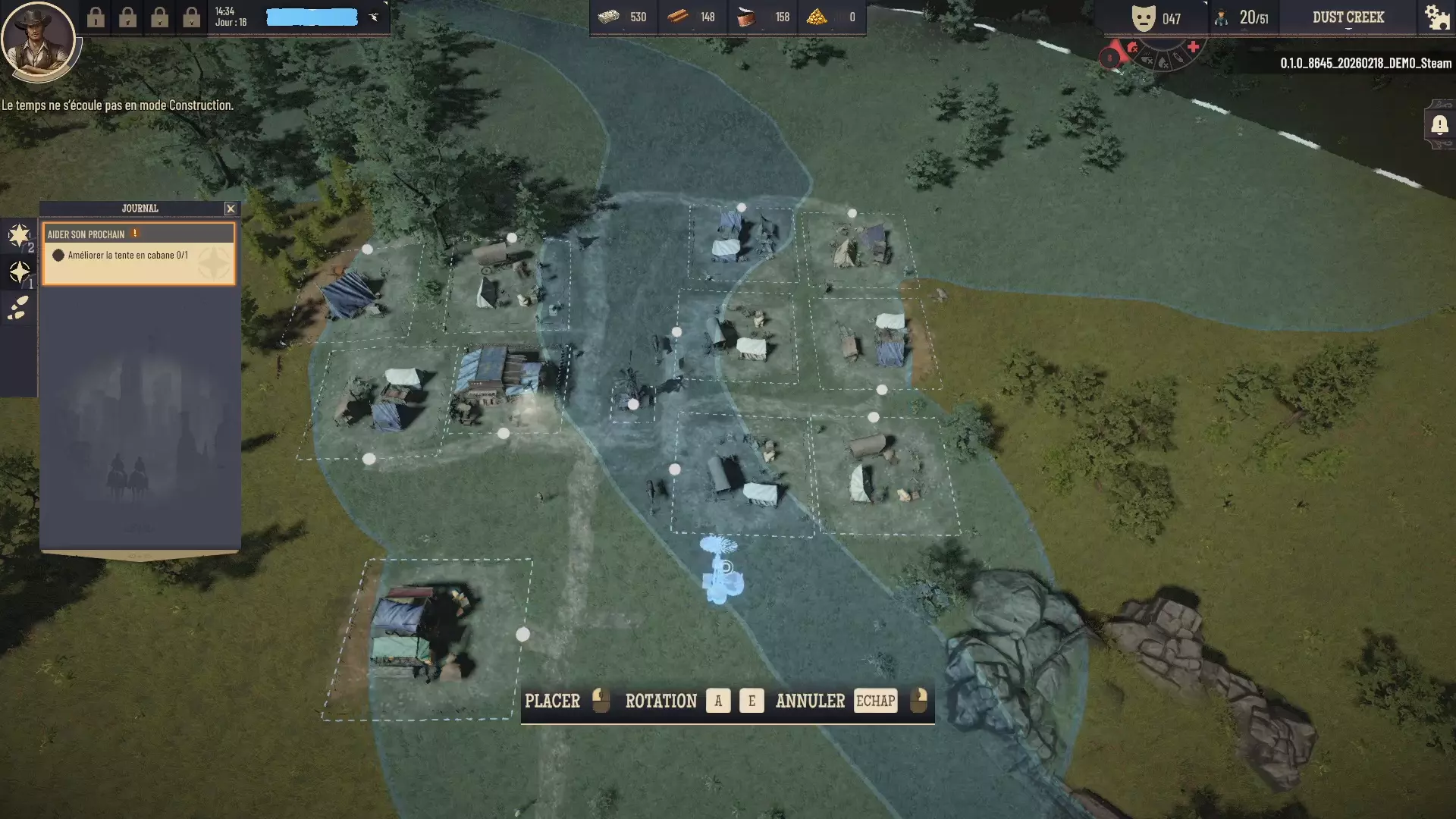Click the footprints icon in left sidebar
This screenshot has width=1456, height=819.
pyautogui.click(x=17, y=308)
